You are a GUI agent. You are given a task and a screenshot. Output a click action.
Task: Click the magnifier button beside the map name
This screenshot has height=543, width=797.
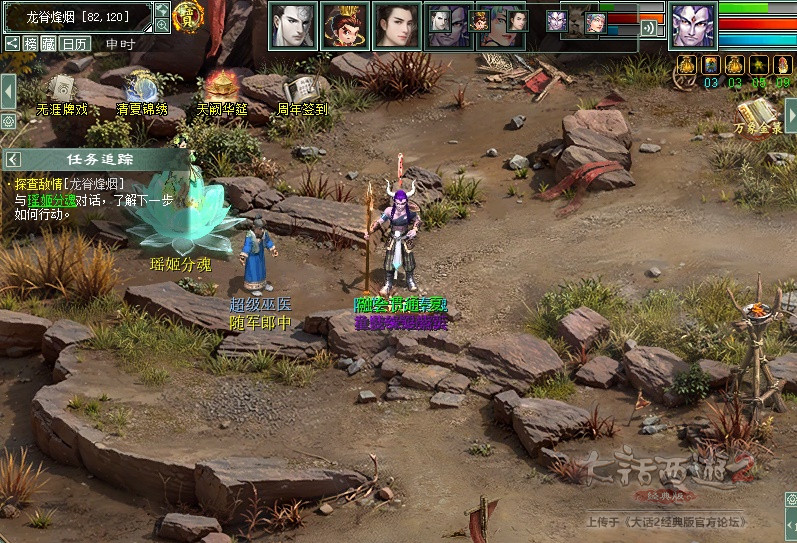click(x=162, y=26)
